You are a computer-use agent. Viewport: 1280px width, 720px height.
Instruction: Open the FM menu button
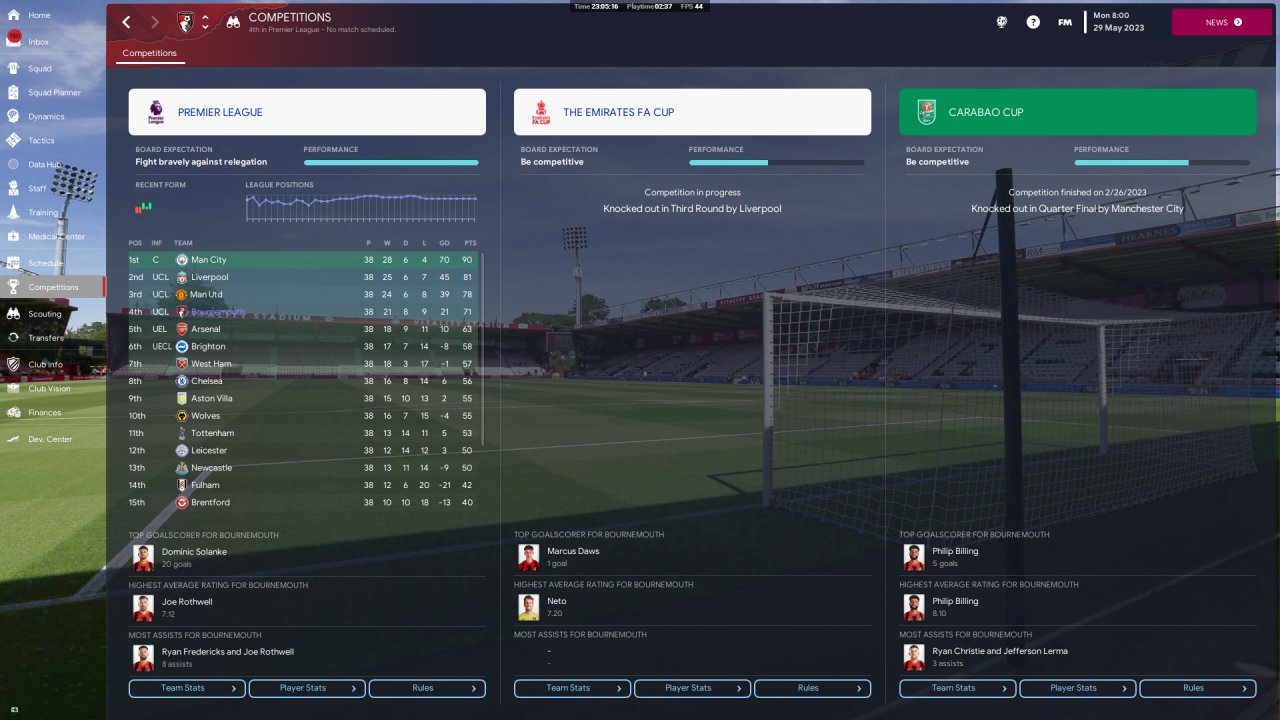(1065, 22)
